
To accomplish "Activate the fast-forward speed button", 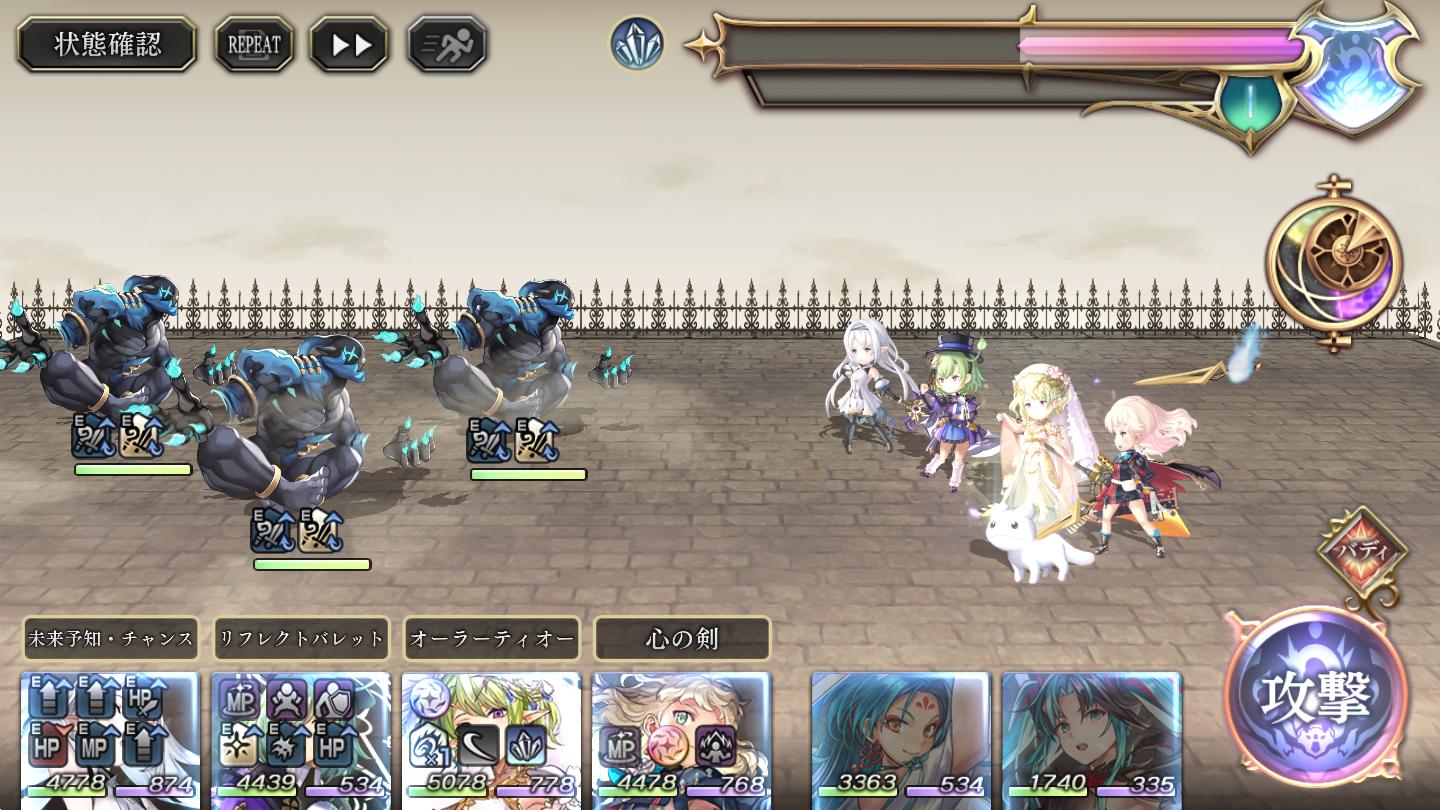I will pos(348,44).
